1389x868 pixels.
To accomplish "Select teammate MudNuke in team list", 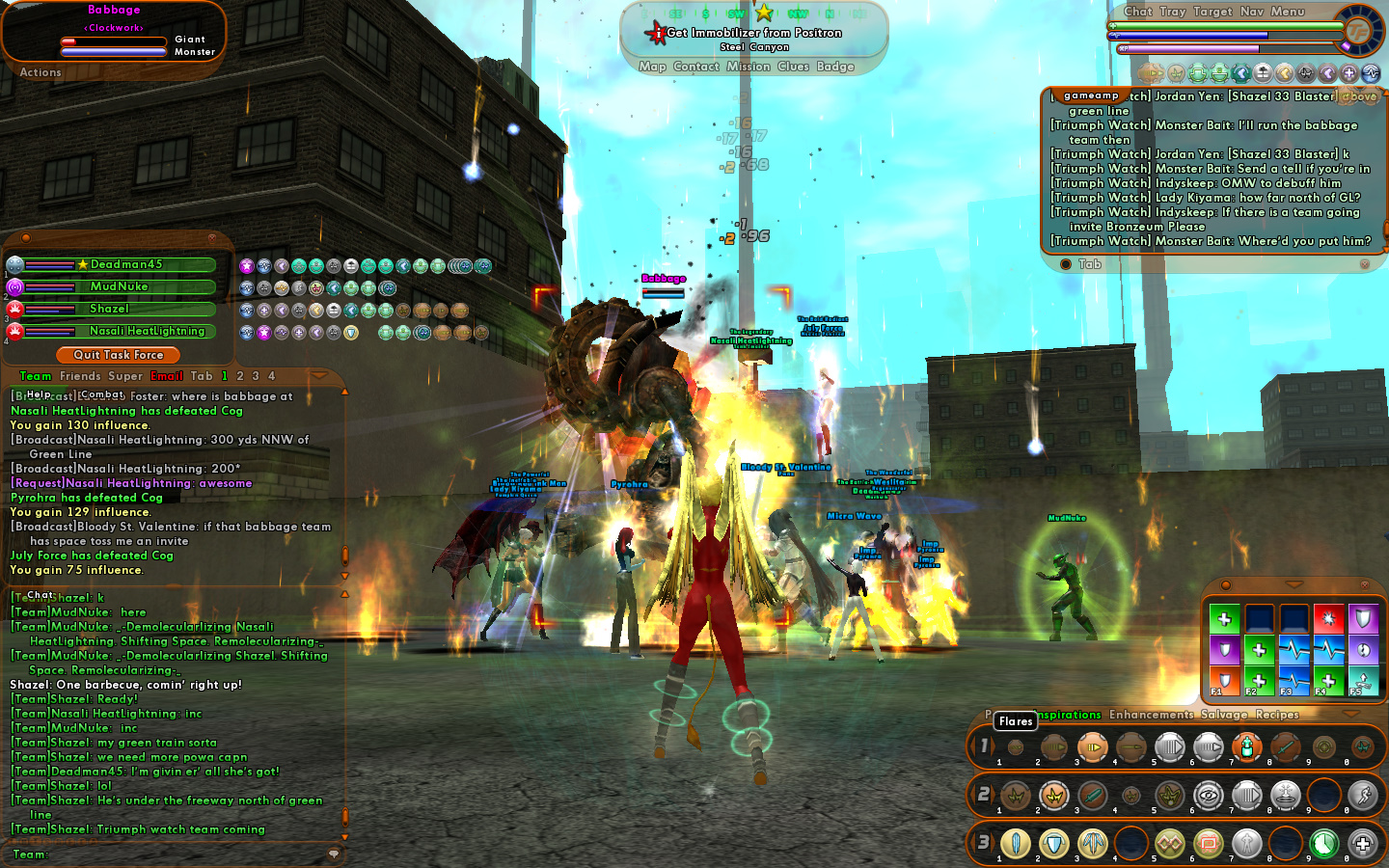I will 119,286.
